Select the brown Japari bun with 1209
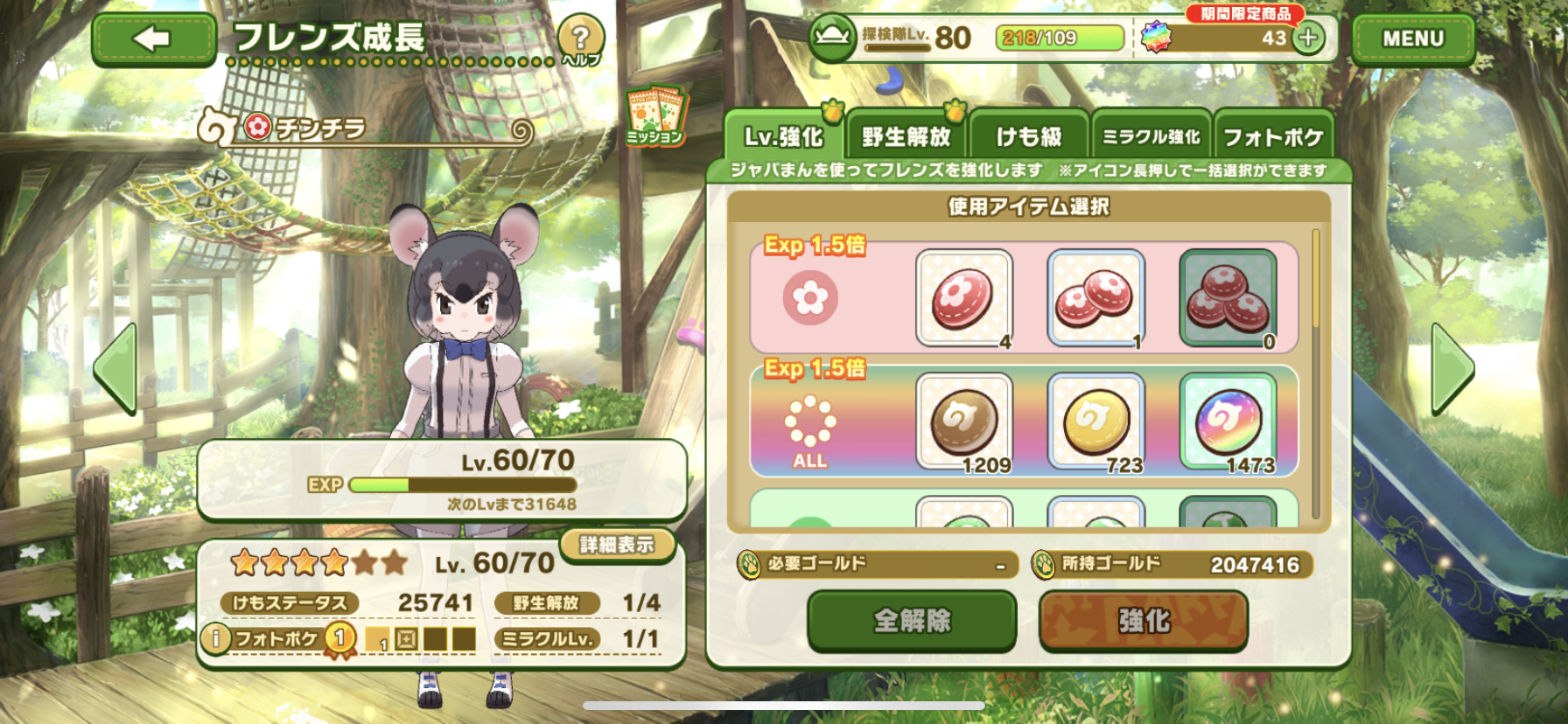 click(964, 421)
